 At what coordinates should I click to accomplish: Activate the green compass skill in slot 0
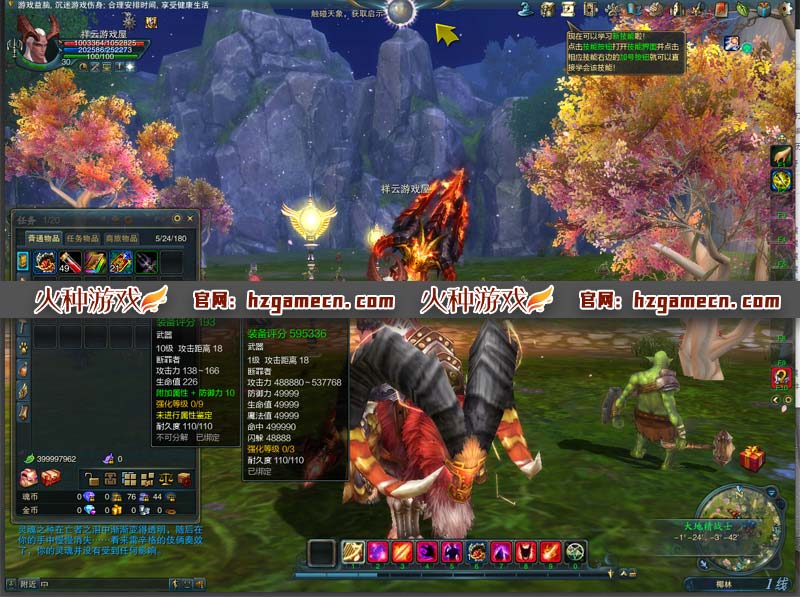pos(575,551)
